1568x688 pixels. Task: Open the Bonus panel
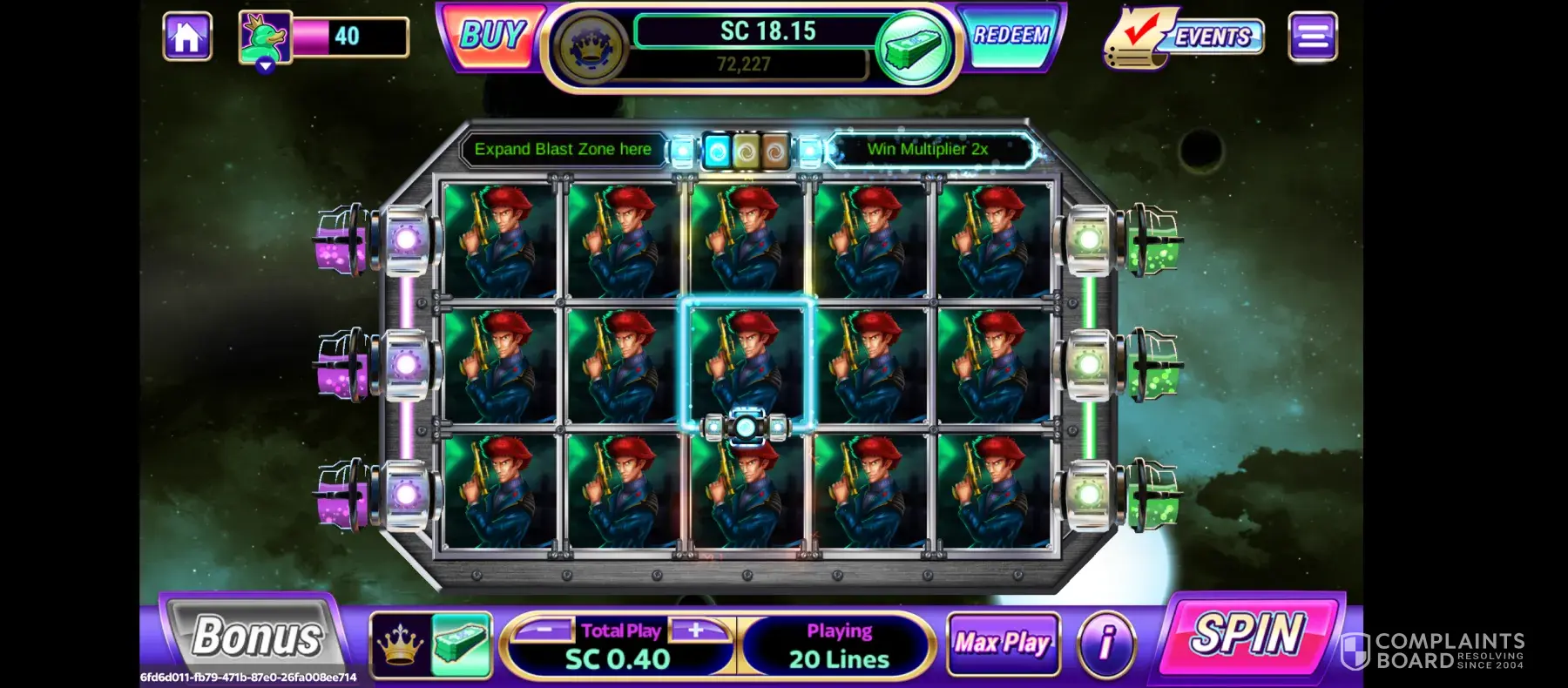point(256,637)
